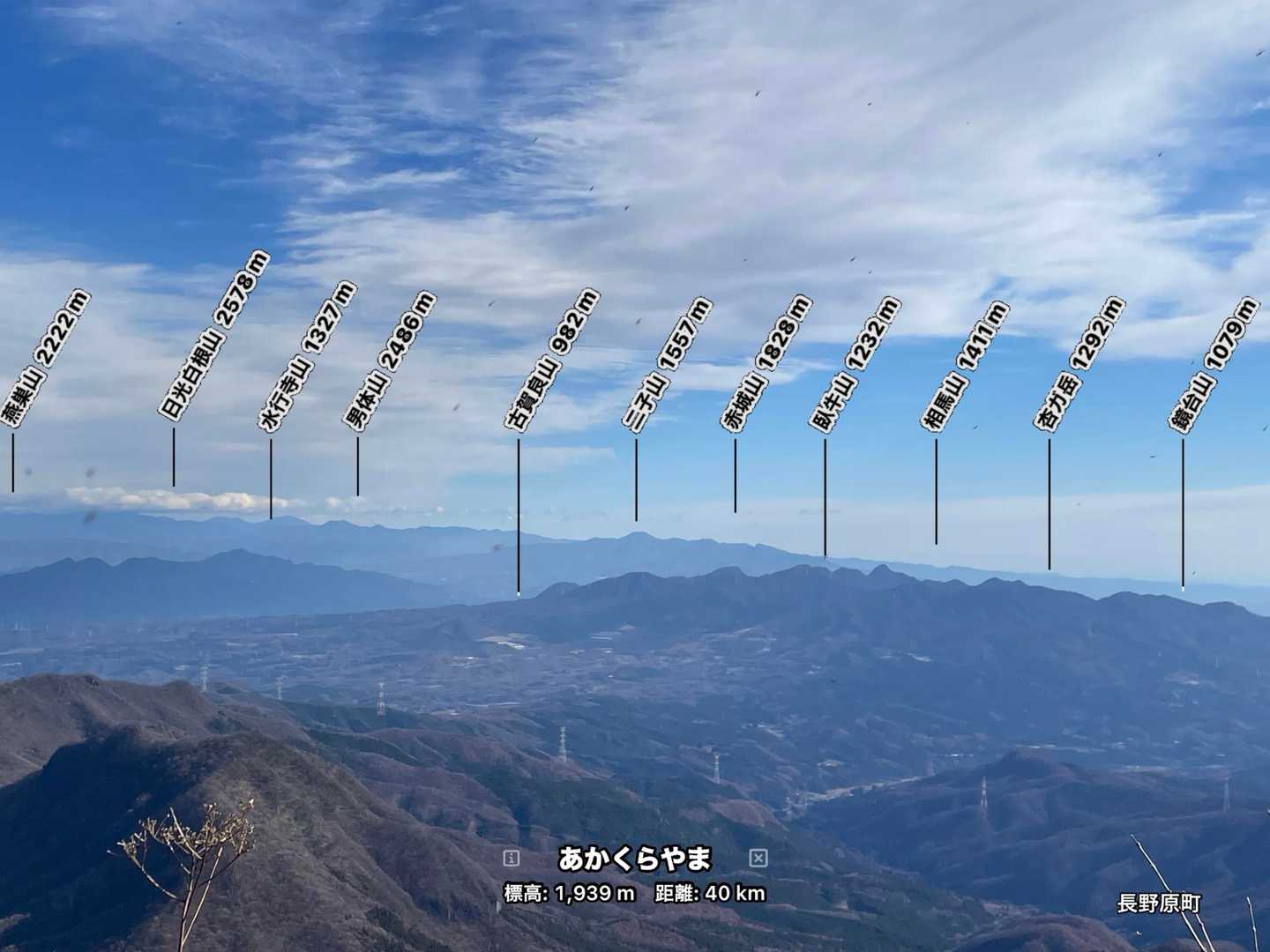The height and width of the screenshot is (952, 1270).
Task: Choose the 赤城山 1828m peak label
Action: coord(765,363)
